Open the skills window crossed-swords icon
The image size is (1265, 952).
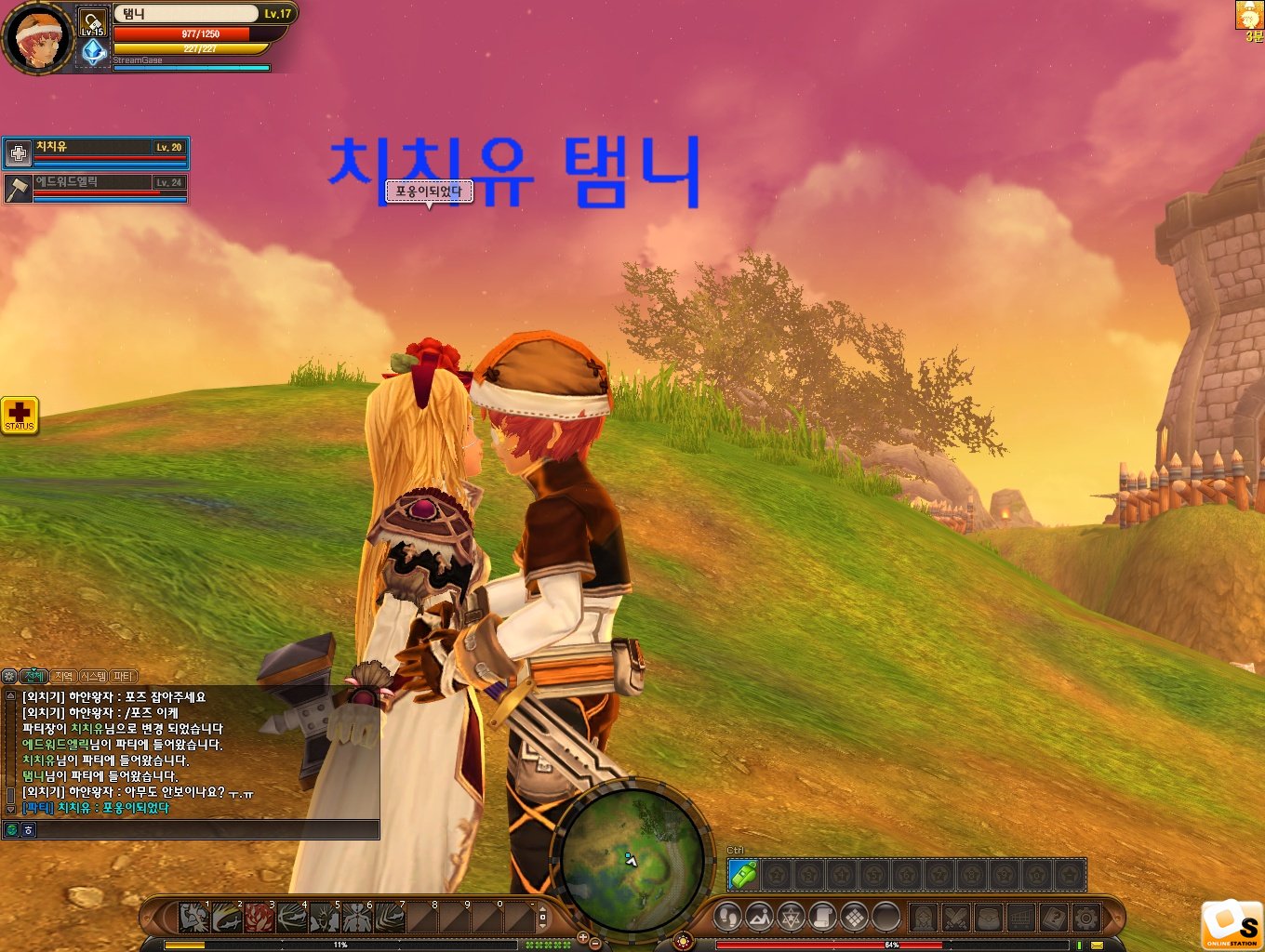(956, 918)
